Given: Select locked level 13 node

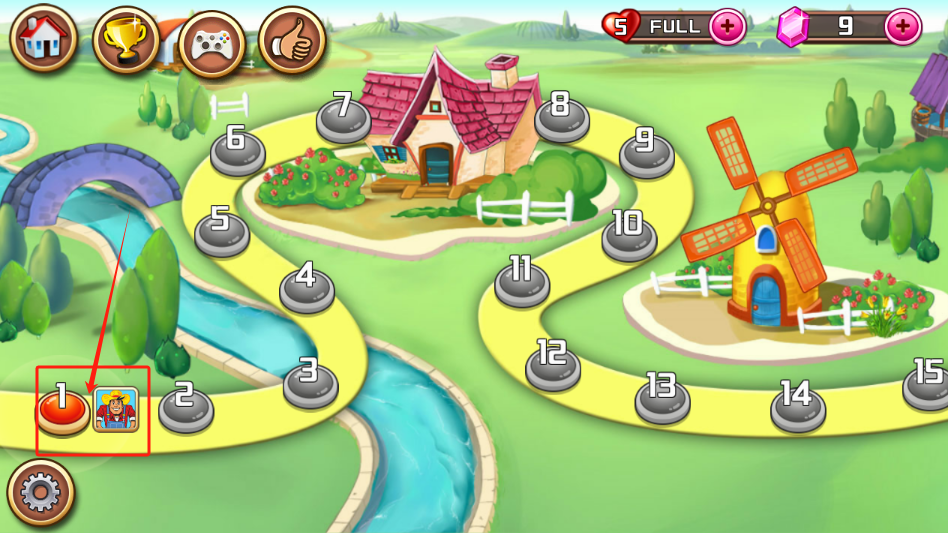Looking at the screenshot, I should (662, 395).
